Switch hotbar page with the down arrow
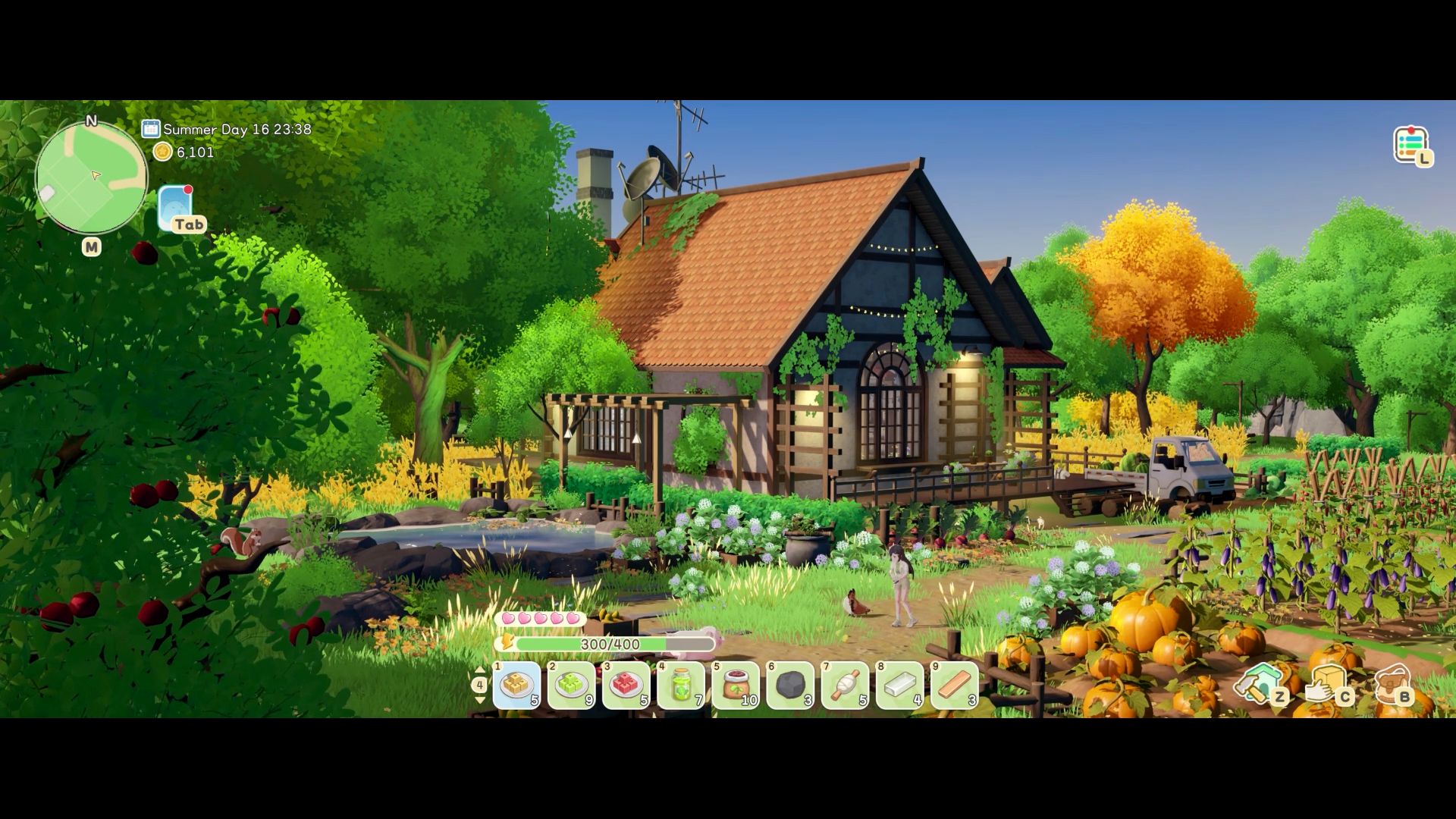 pyautogui.click(x=479, y=700)
